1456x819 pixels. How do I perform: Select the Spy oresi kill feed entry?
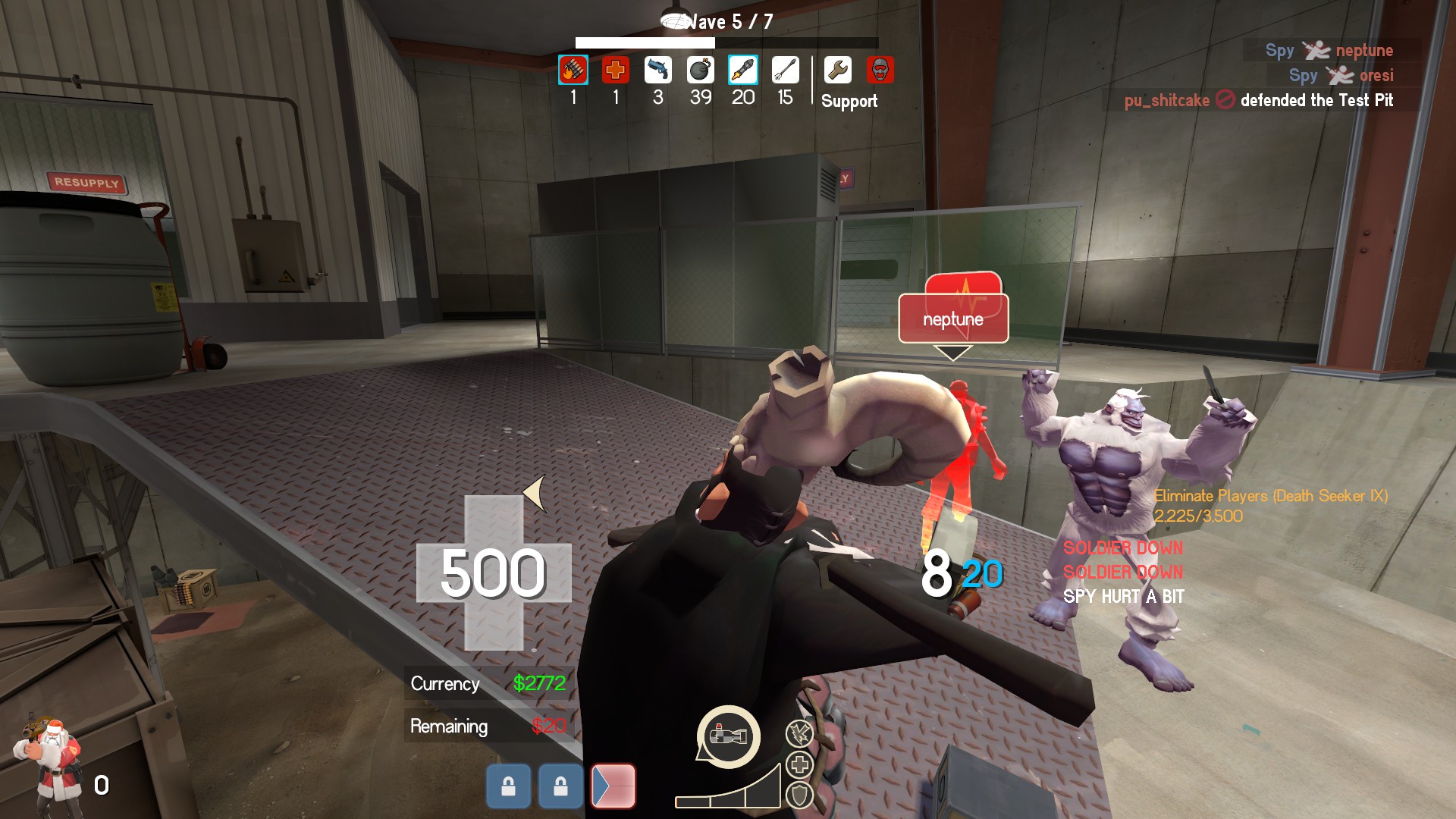[x=1341, y=76]
